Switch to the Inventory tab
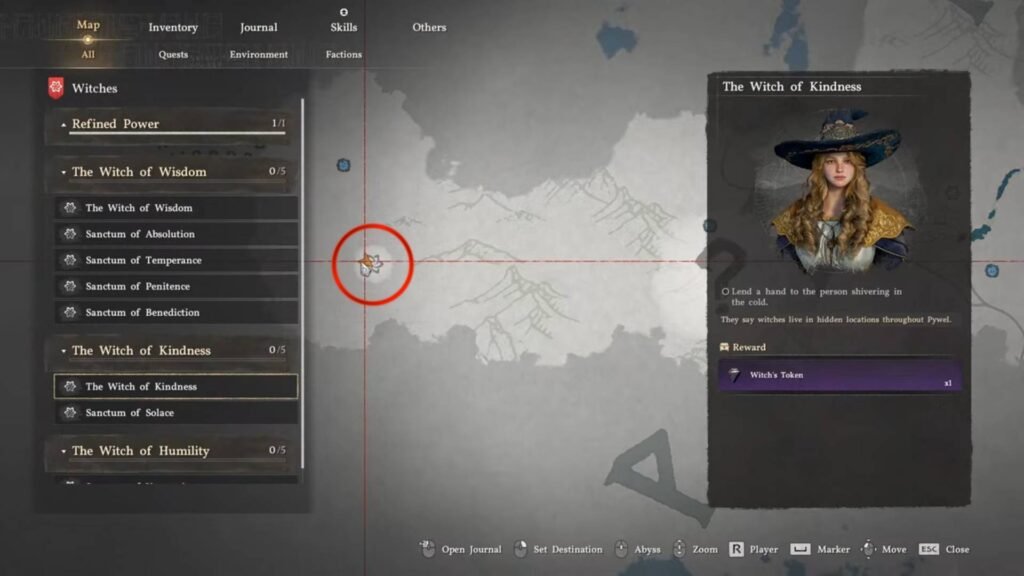The image size is (1024, 576). pyautogui.click(x=173, y=27)
